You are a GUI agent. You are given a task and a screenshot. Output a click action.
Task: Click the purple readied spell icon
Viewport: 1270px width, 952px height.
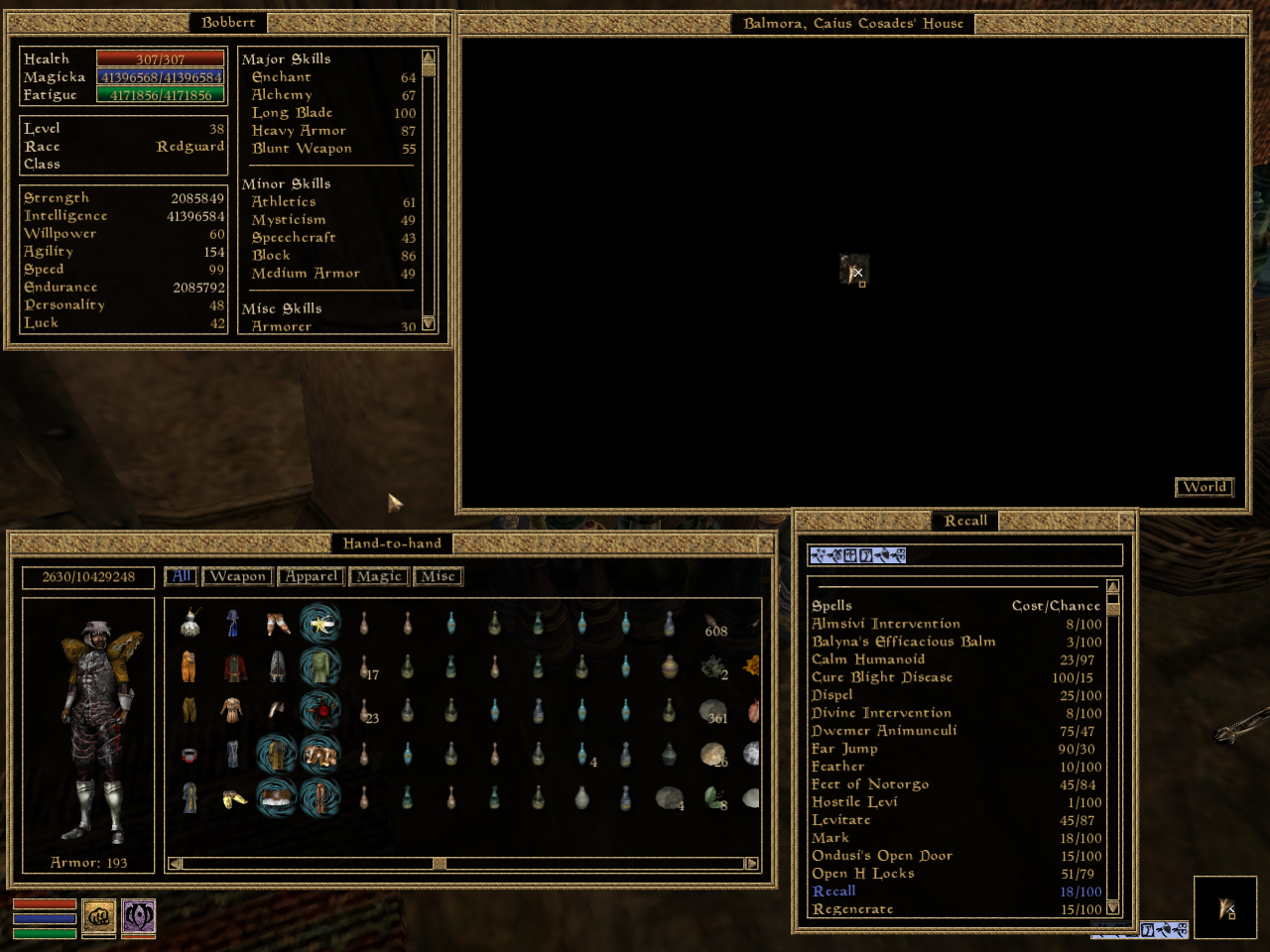(x=139, y=919)
